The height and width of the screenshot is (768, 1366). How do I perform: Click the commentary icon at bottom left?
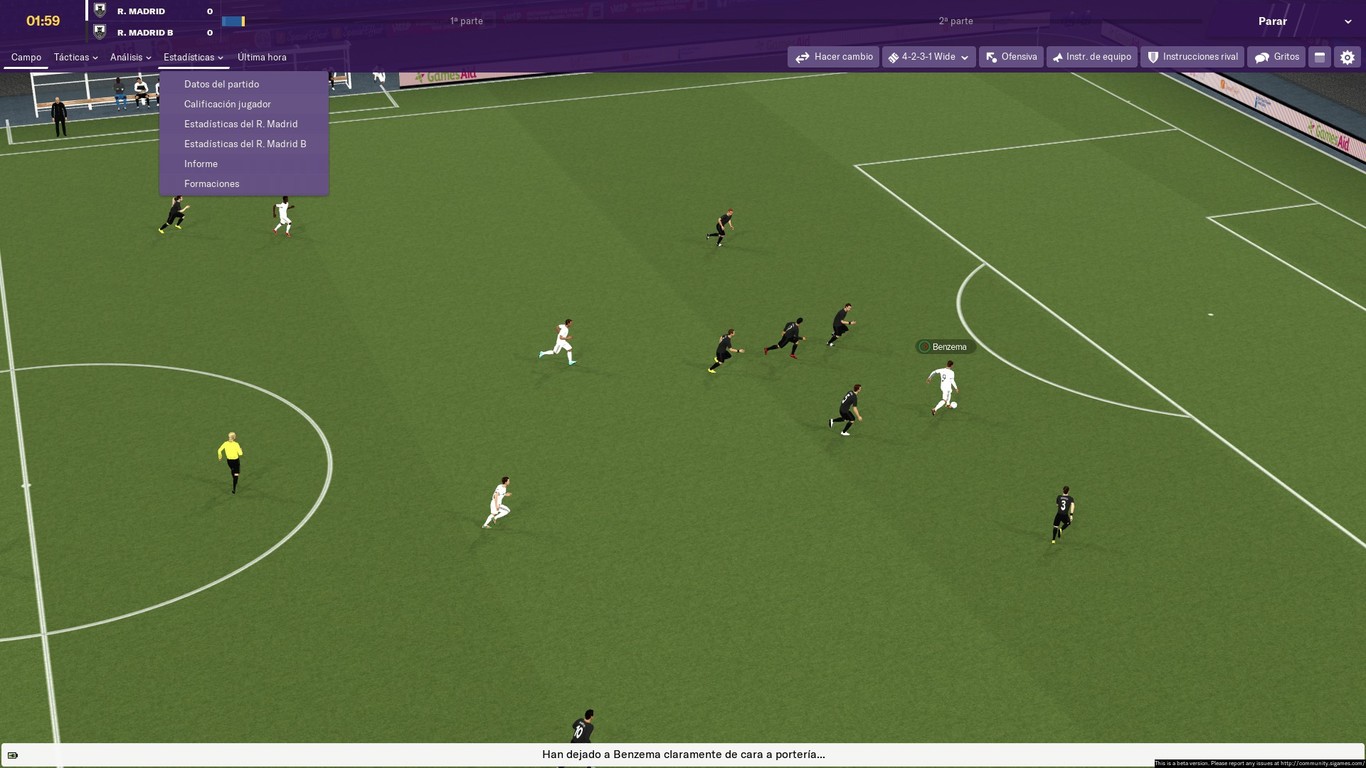click(14, 754)
